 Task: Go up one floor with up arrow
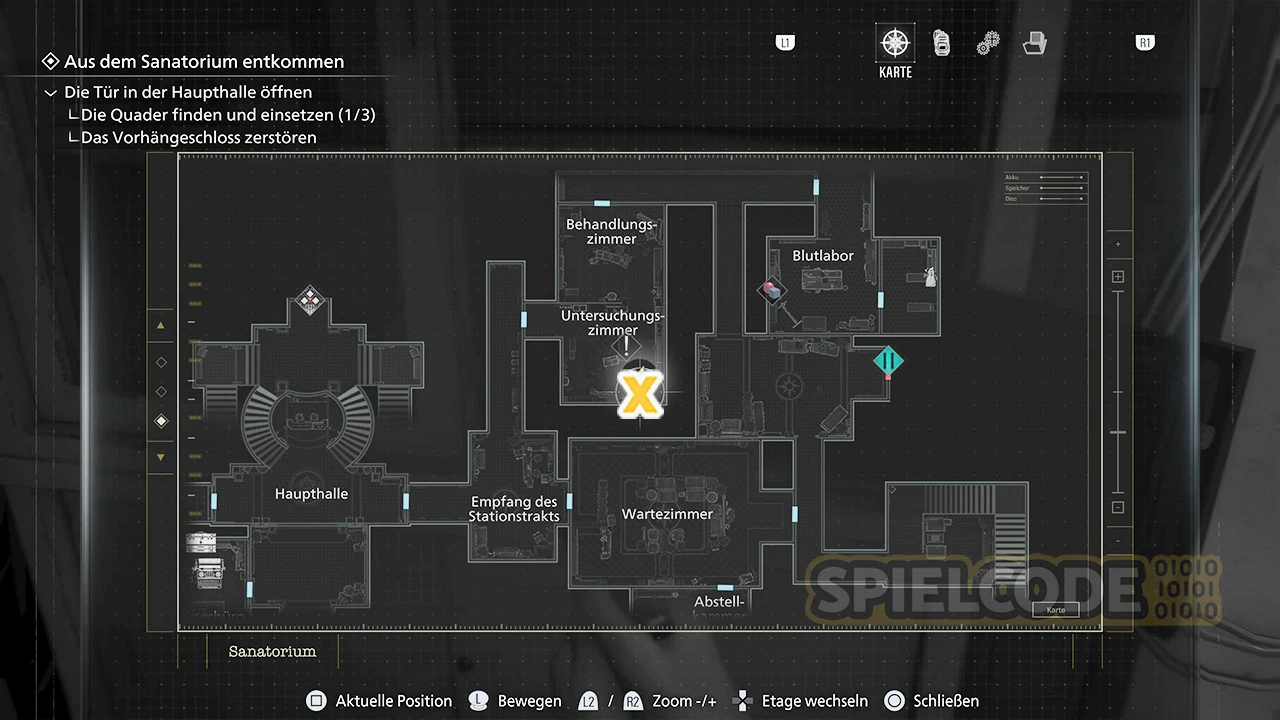[x=161, y=326]
